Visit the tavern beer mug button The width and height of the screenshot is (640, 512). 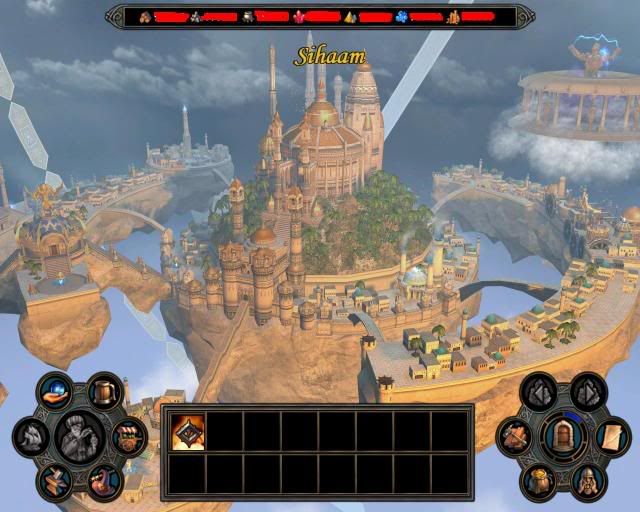(x=103, y=391)
